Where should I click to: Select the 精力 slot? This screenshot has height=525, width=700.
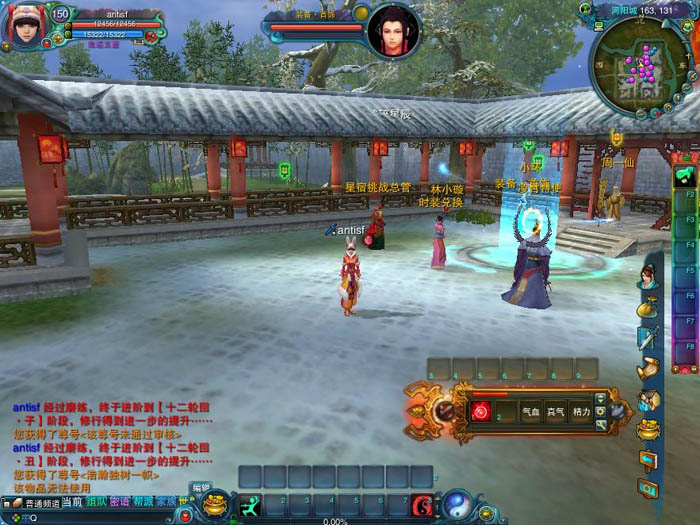(x=580, y=411)
